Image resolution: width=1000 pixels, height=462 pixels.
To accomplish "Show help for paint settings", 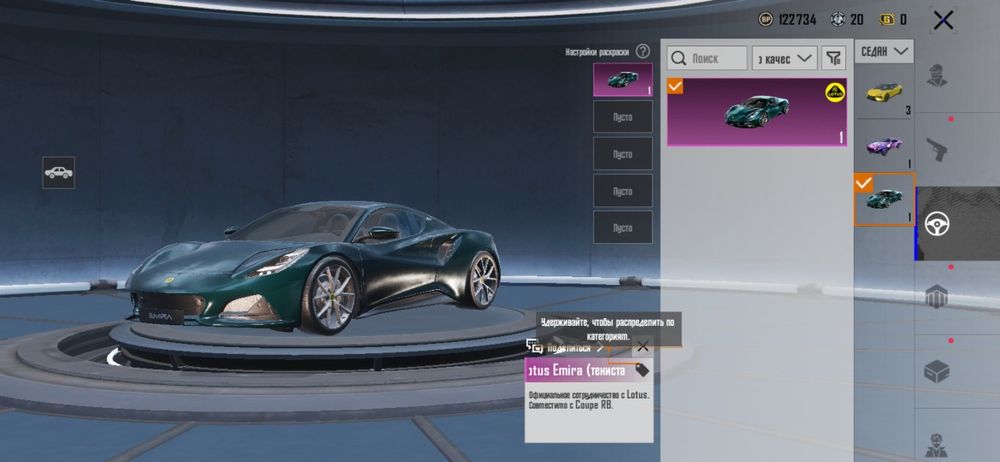I will click(643, 51).
